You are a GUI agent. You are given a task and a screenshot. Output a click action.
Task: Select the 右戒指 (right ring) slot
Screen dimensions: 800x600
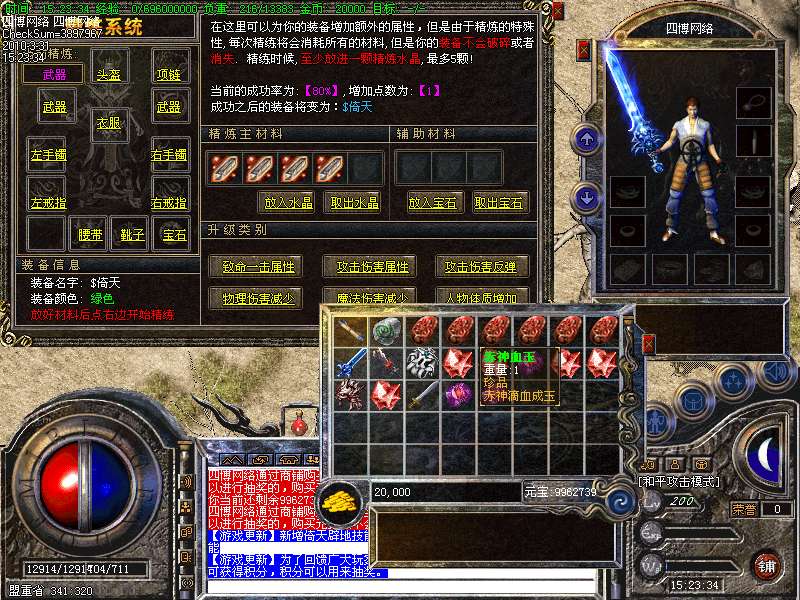(170, 203)
